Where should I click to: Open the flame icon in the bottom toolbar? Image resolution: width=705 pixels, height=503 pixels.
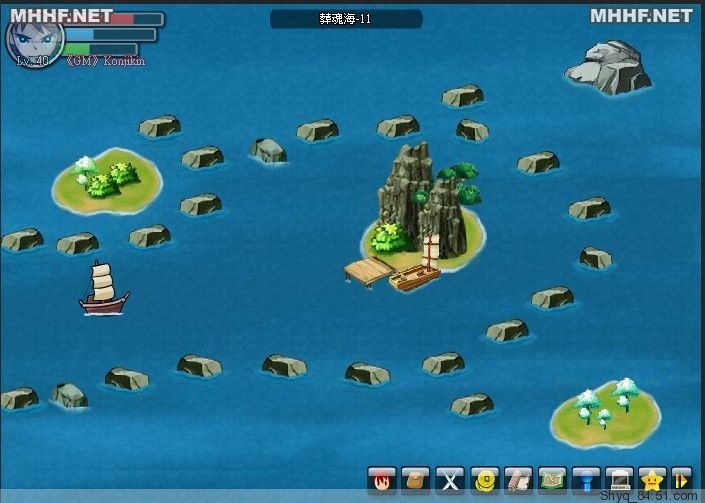click(382, 479)
